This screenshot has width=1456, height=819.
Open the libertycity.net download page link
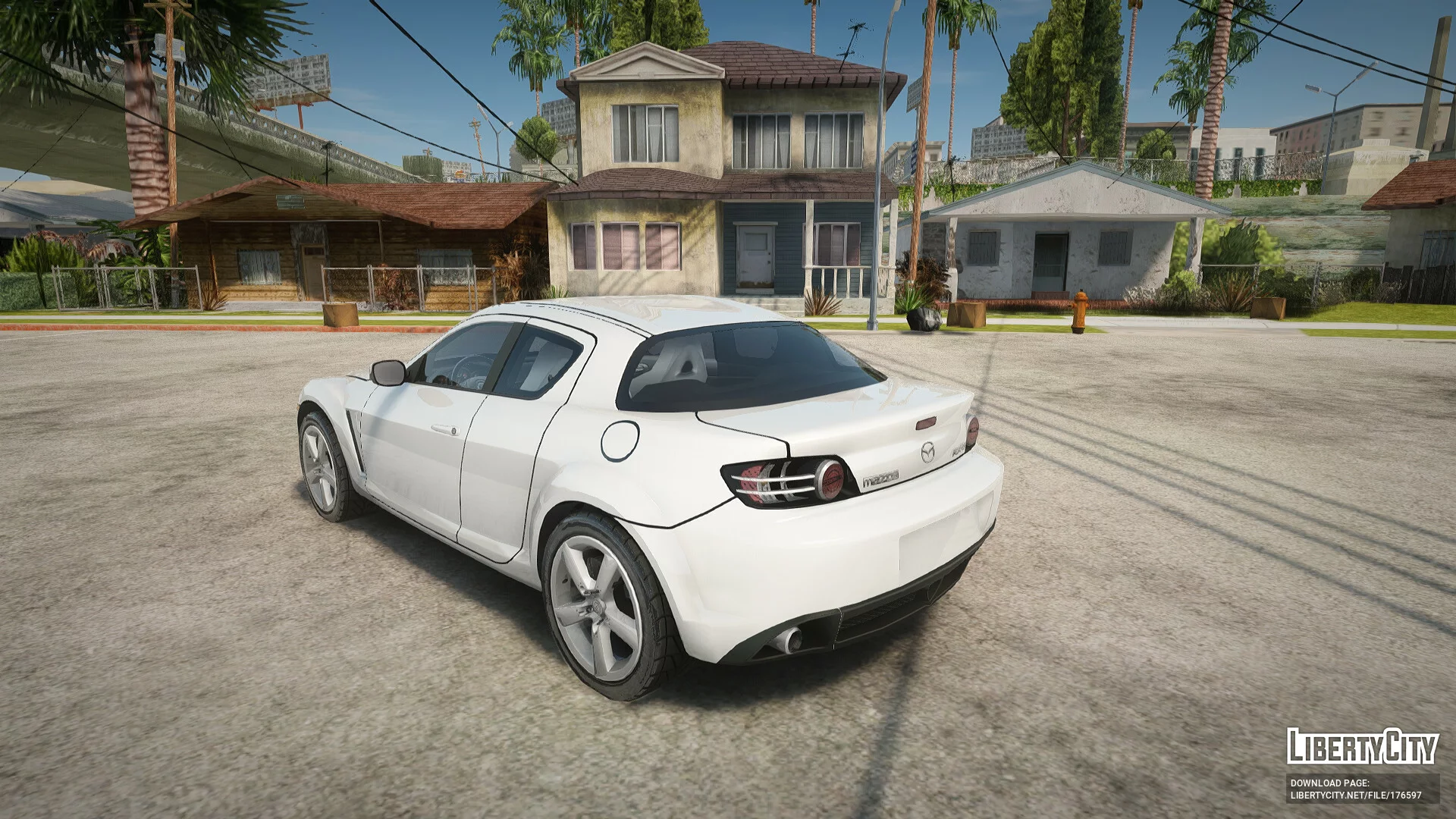[x=1356, y=795]
